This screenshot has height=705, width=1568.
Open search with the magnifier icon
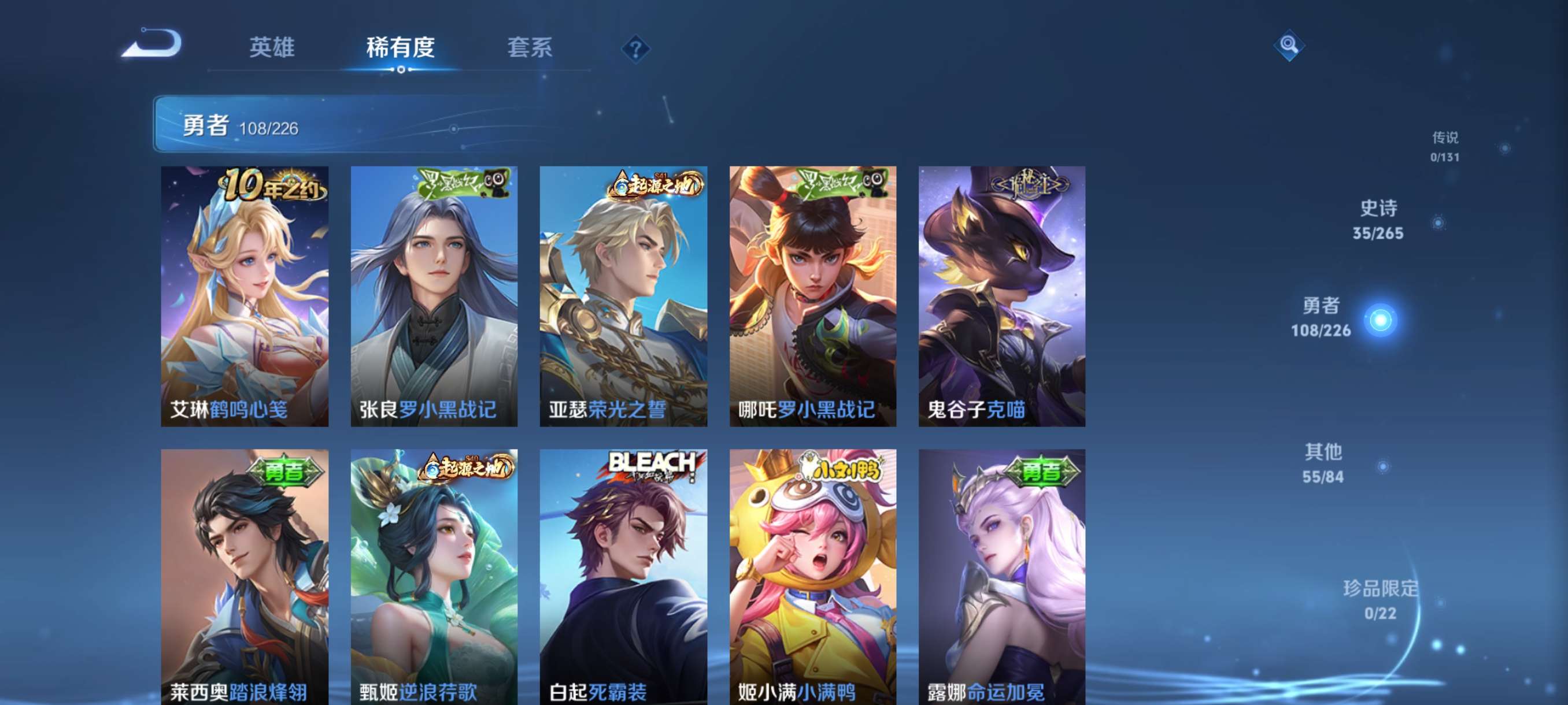coord(1290,46)
